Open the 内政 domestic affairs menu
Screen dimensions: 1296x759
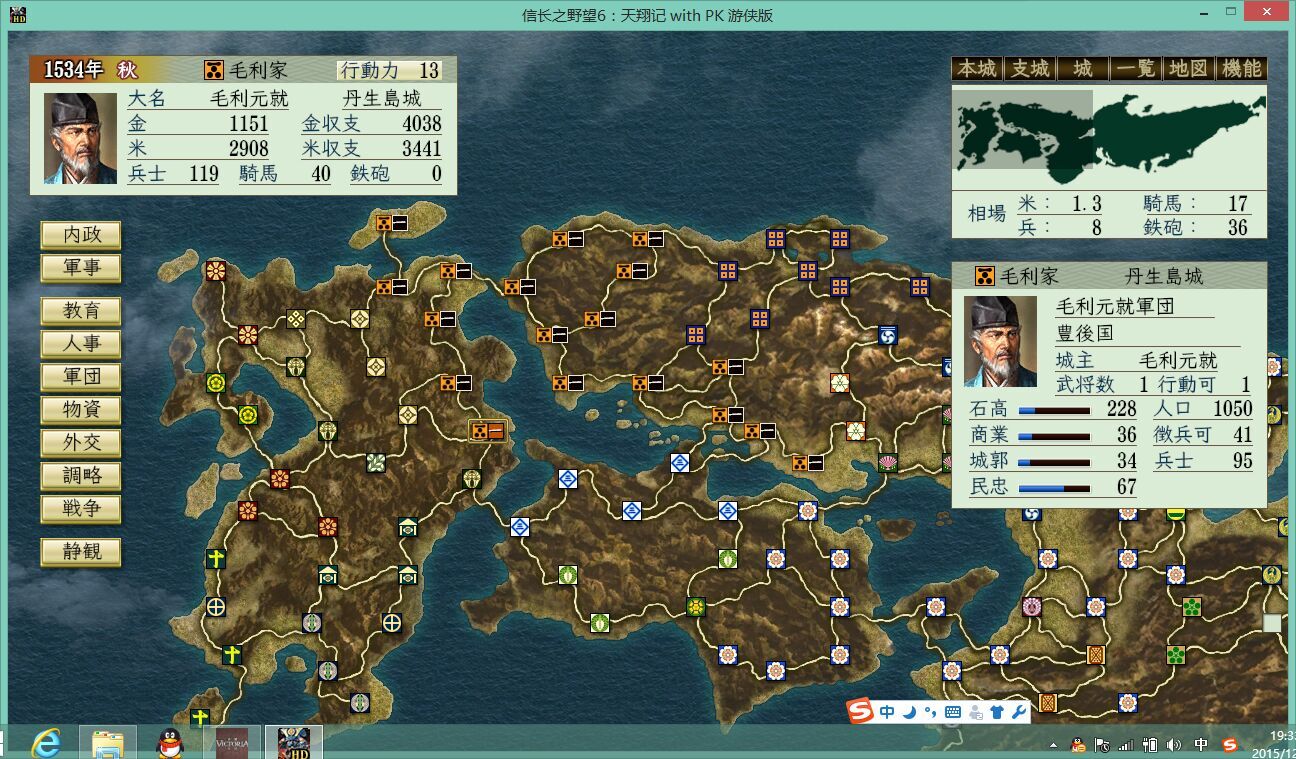tap(80, 235)
